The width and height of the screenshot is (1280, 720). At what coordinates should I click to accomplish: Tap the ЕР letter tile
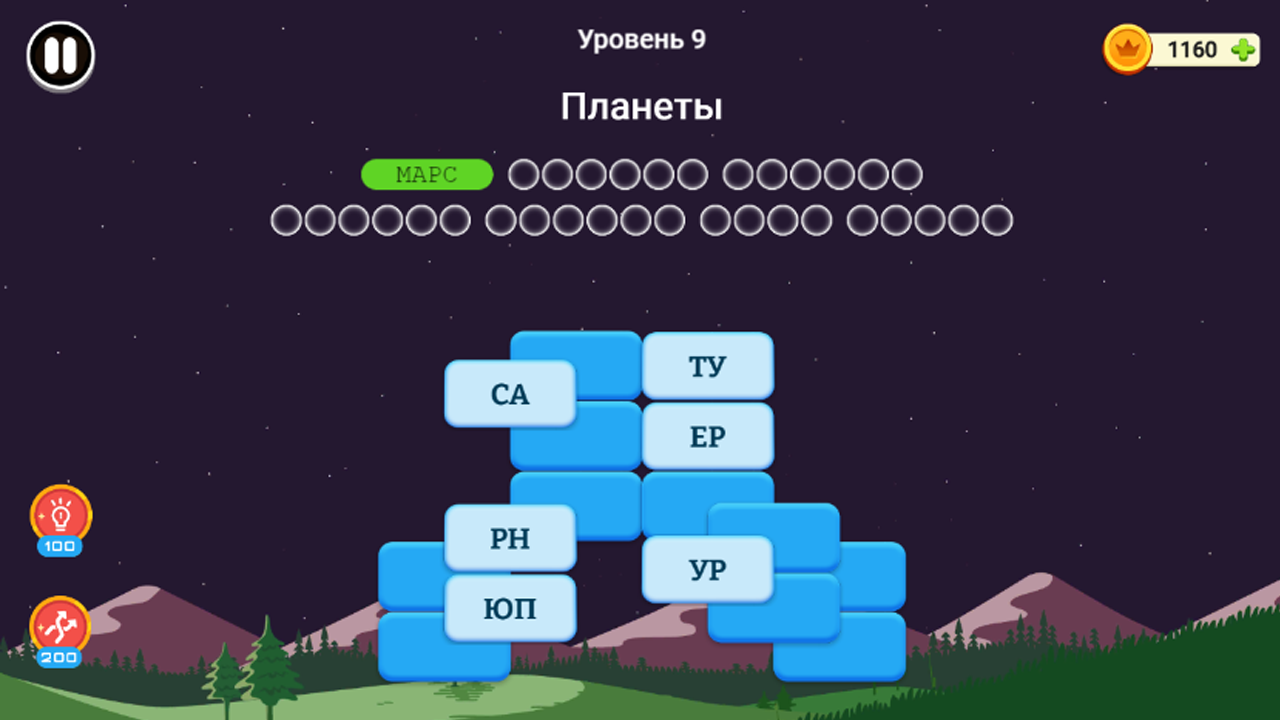(x=708, y=435)
